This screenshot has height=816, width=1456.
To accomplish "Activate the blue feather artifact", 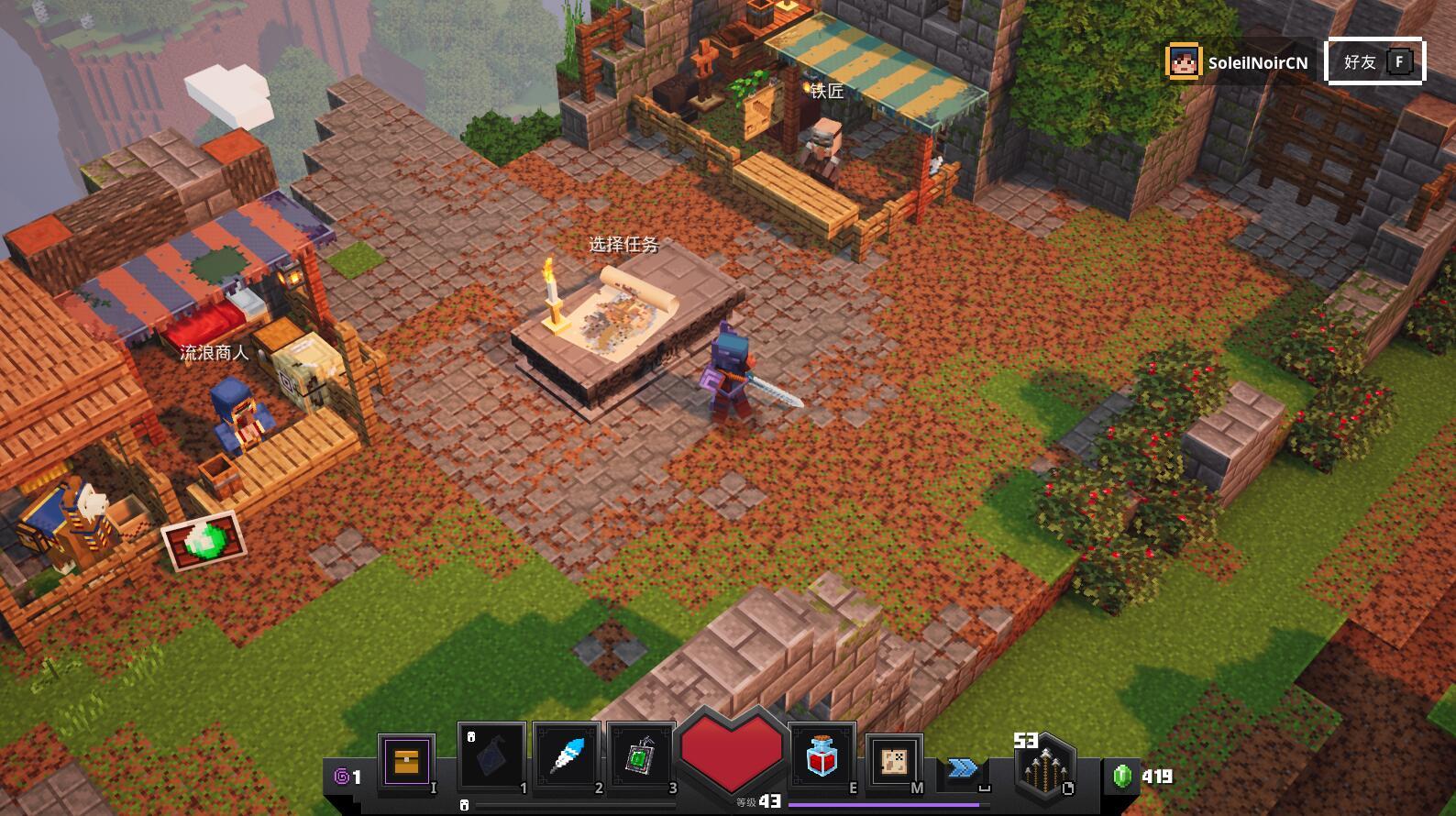I will [x=568, y=757].
